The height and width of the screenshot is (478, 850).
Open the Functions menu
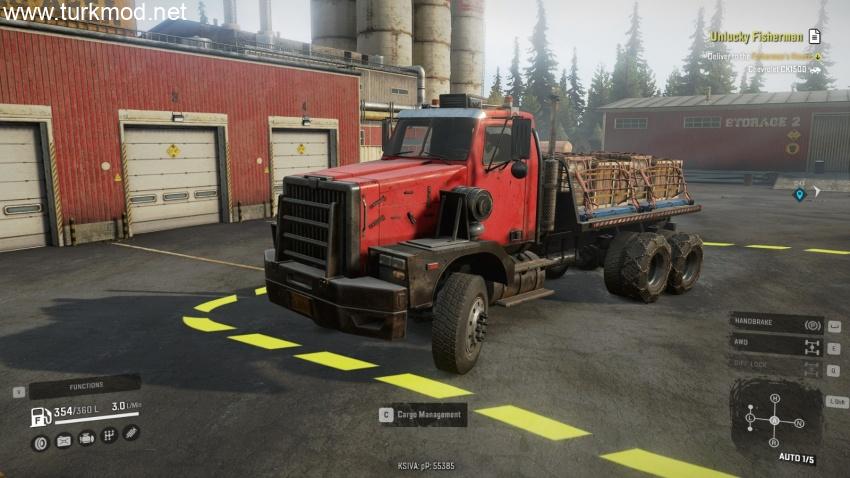(85, 386)
